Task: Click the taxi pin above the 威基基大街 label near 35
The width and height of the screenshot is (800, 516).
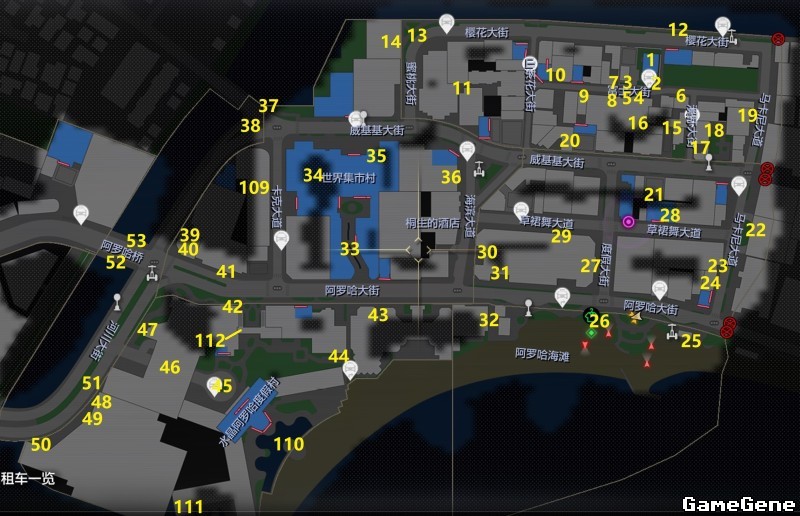Action: (364, 116)
